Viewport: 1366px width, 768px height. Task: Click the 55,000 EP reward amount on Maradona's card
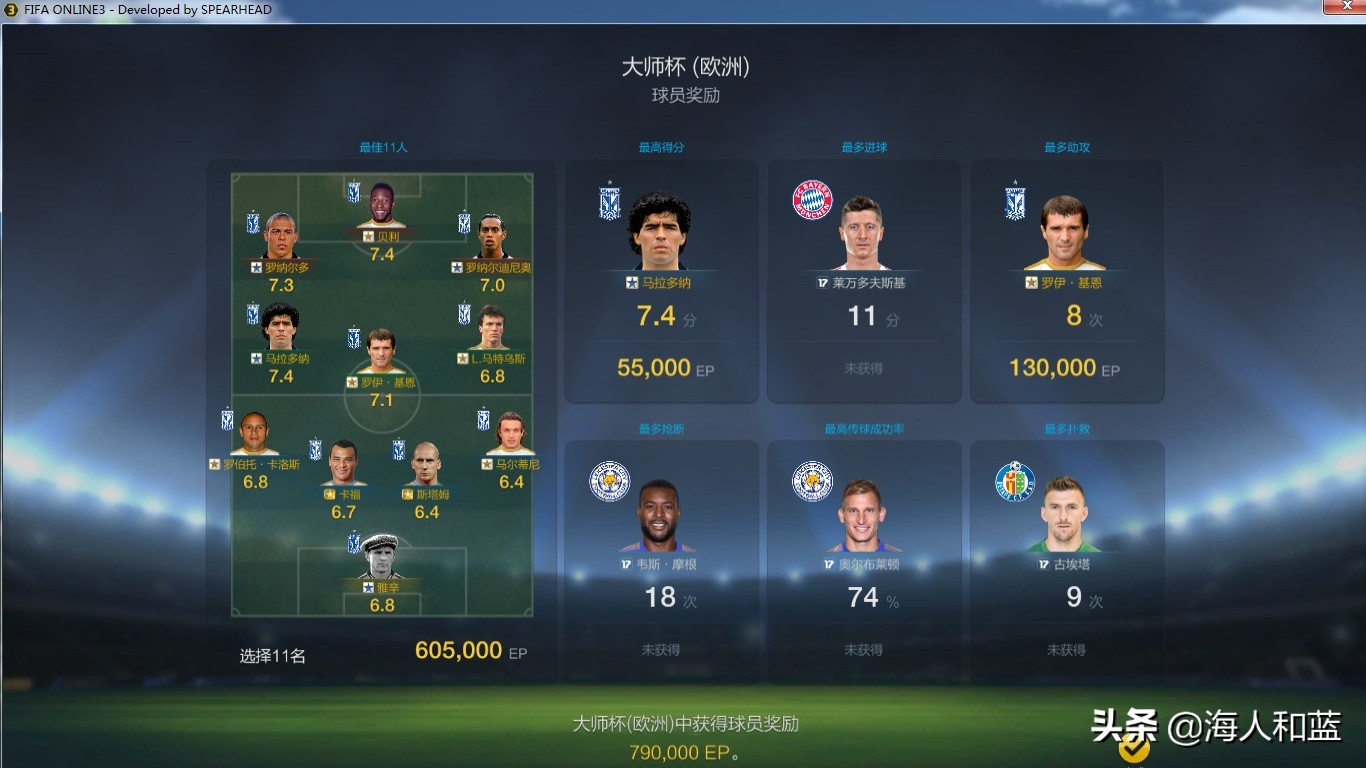(660, 368)
